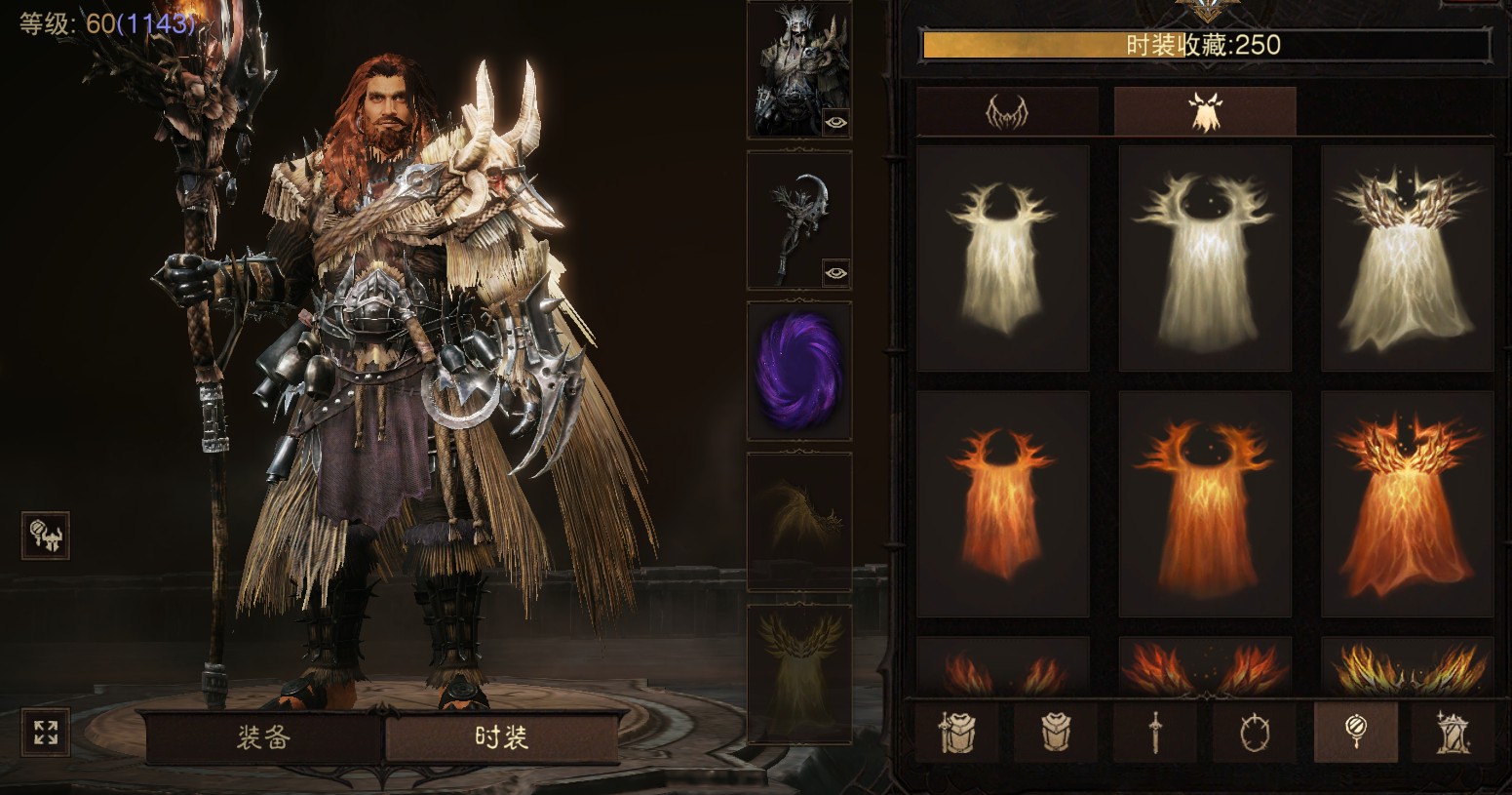Open the armor-with-sword full set category
Image resolution: width=1512 pixels, height=795 pixels.
pos(956,732)
